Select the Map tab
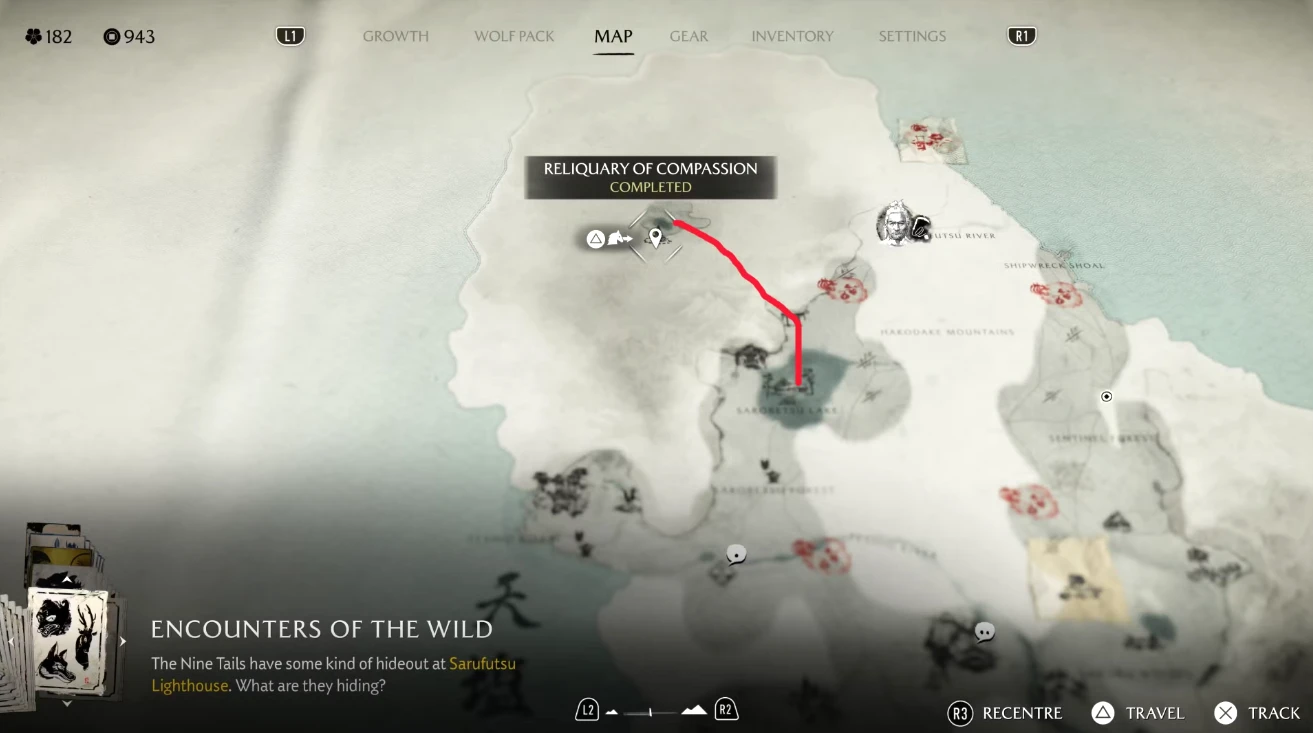Viewport: 1313px width, 733px height. tap(613, 36)
